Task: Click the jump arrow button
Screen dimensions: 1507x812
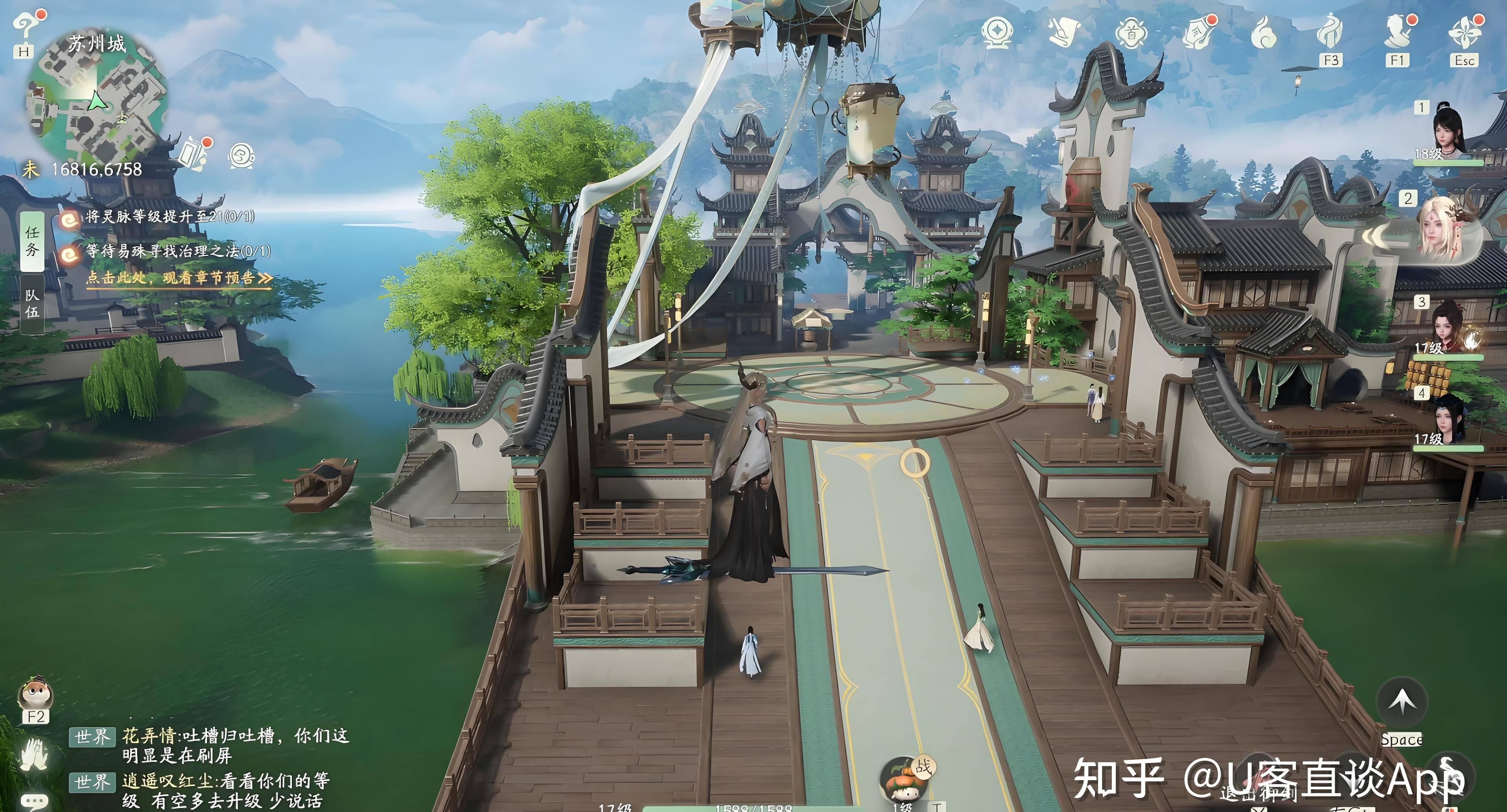Action: coord(1402,701)
